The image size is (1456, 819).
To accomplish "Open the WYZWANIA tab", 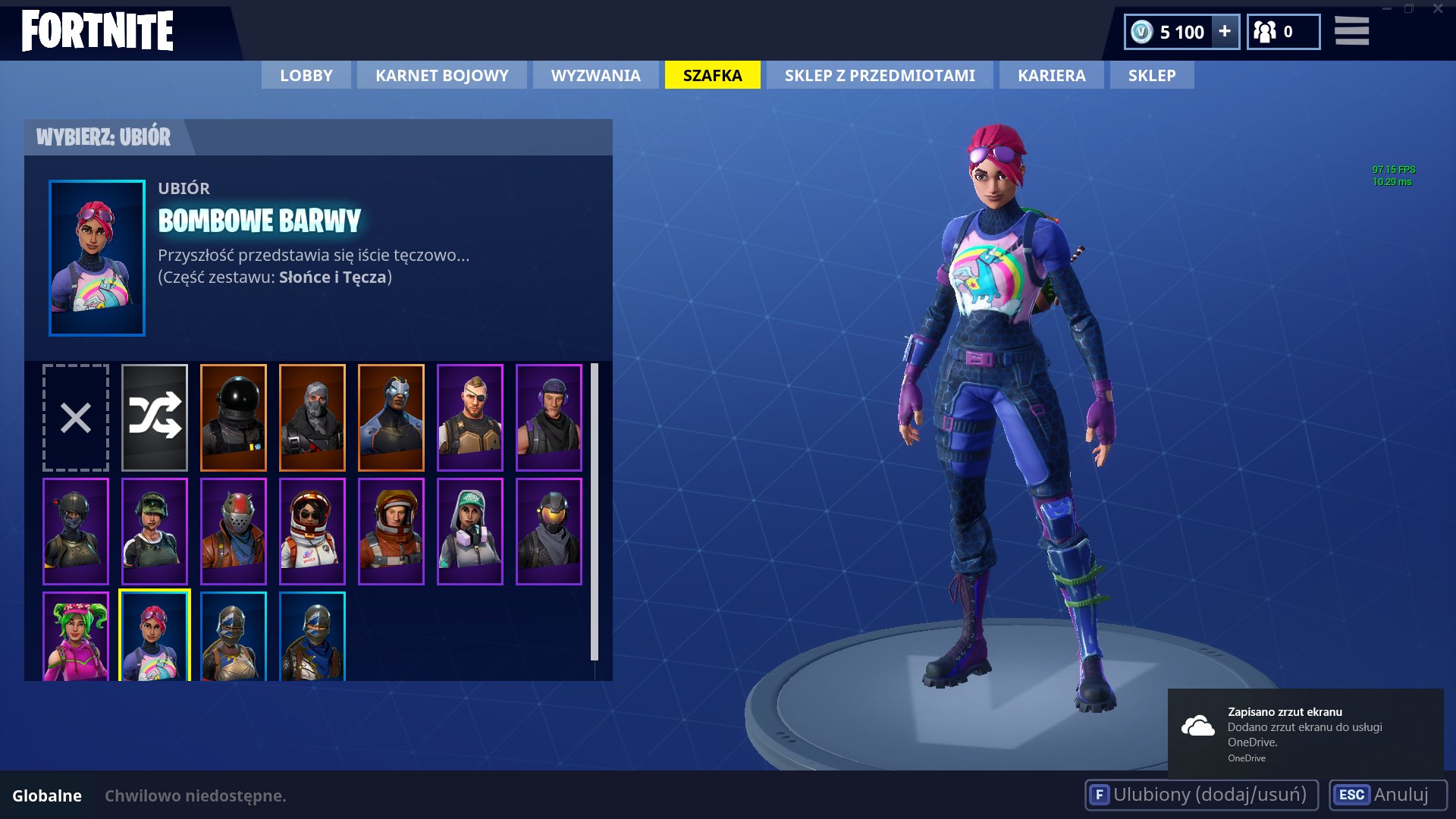I will (x=595, y=75).
